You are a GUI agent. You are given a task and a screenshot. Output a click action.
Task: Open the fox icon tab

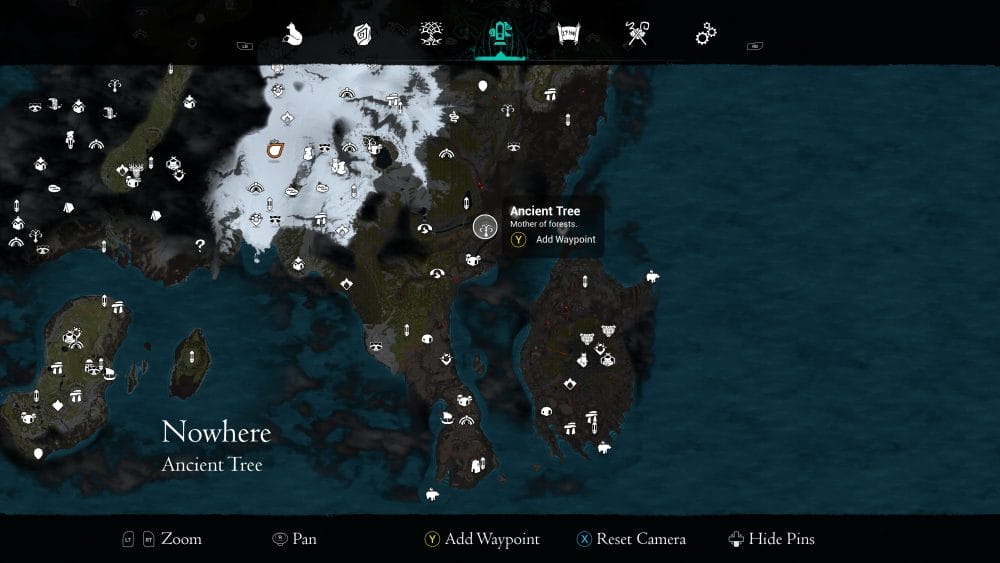click(293, 35)
